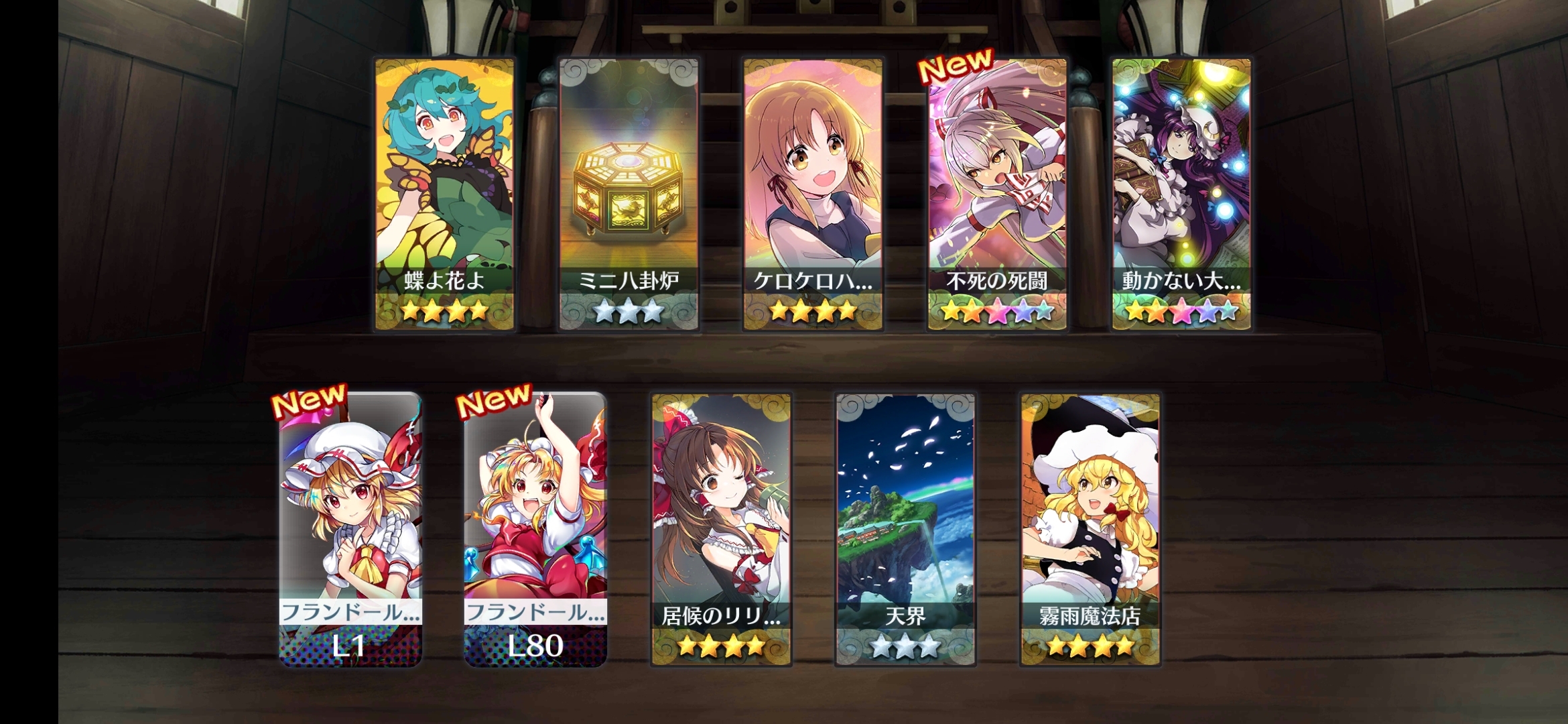Tap the ミニ八卦炉 three-star card
Viewport: 1568px width, 724px height.
(x=629, y=194)
